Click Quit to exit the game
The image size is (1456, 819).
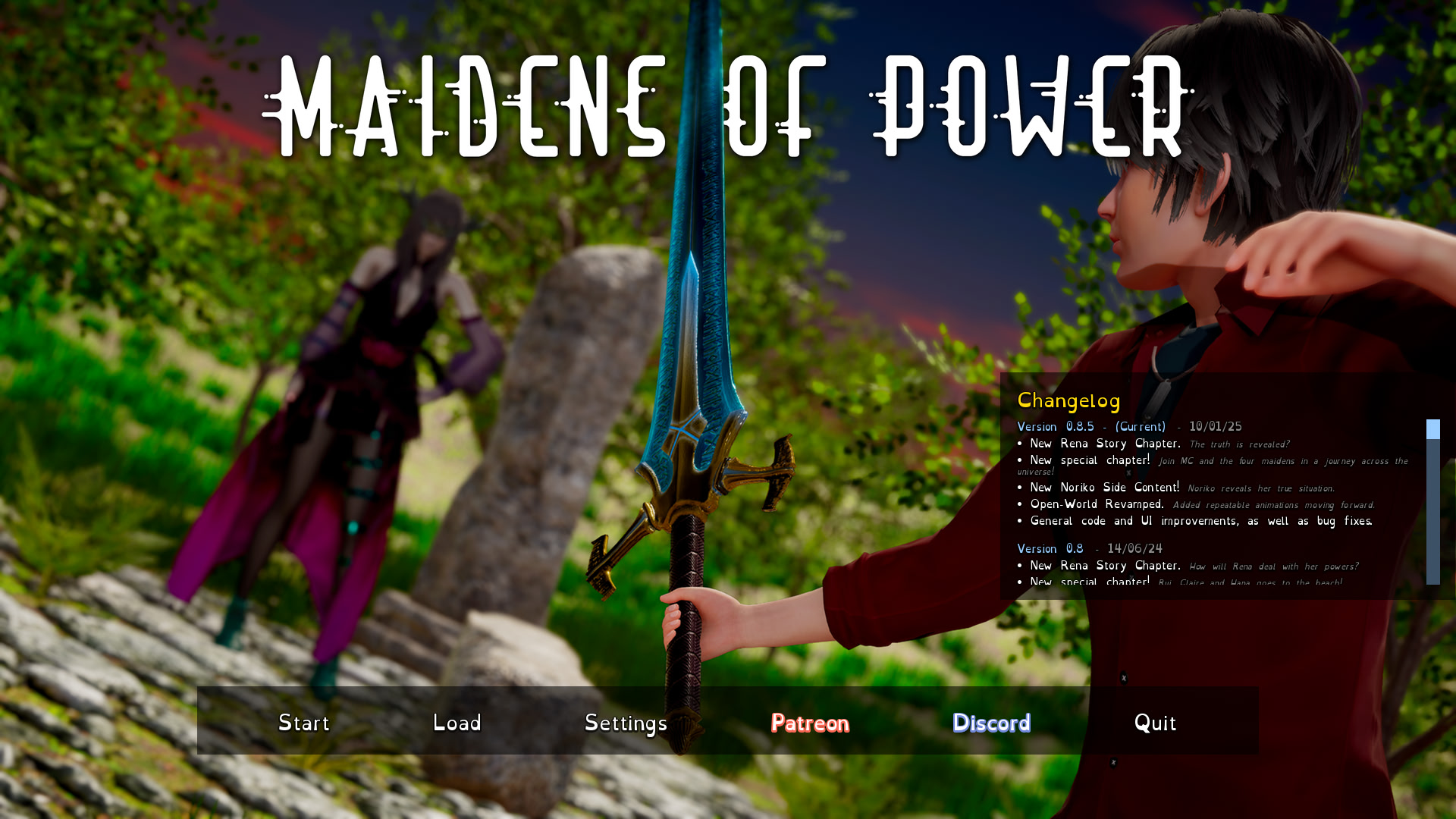click(x=1155, y=723)
